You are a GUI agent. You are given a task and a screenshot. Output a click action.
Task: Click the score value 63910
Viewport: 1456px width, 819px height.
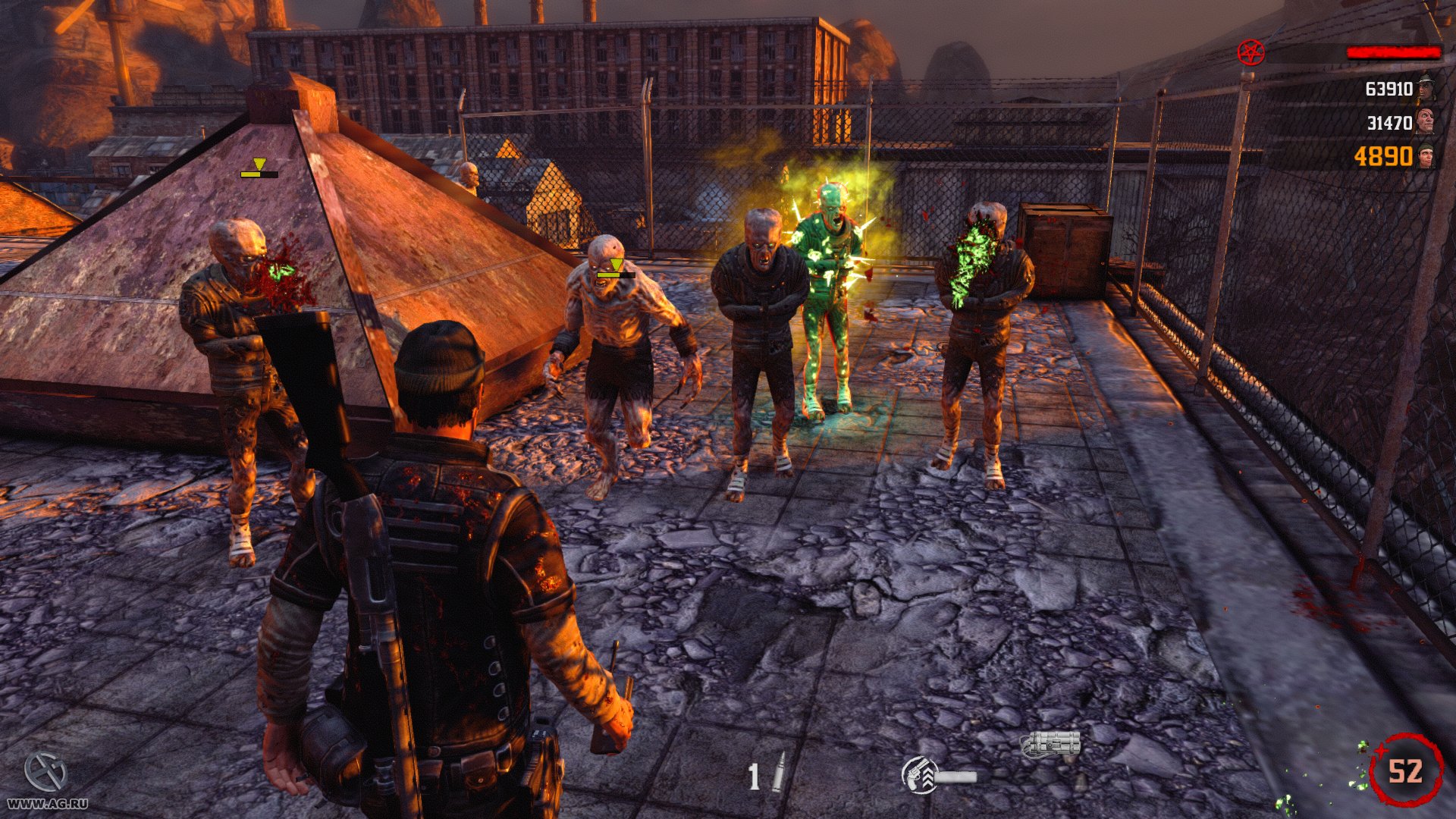tap(1389, 89)
